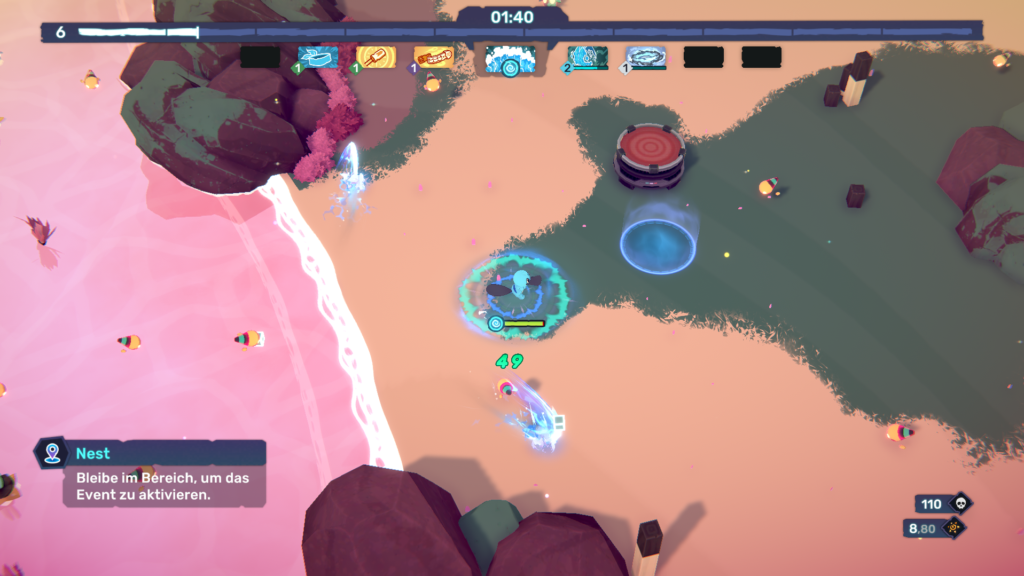This screenshot has height=576, width=1024.
Task: Choose the teal water drop skill icon
Action: [x=588, y=57]
